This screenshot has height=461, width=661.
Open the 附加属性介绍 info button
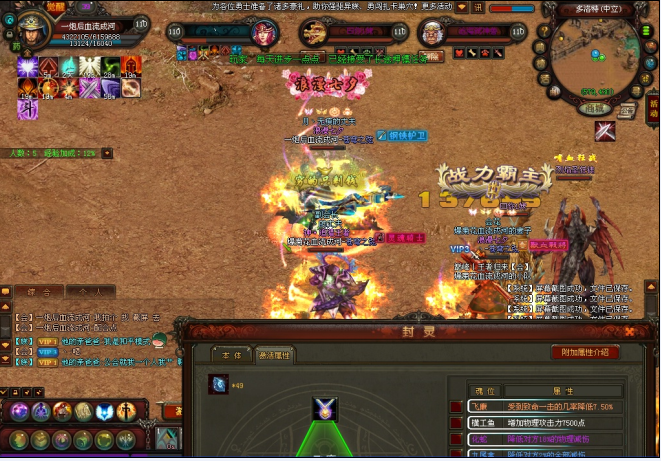pos(585,352)
